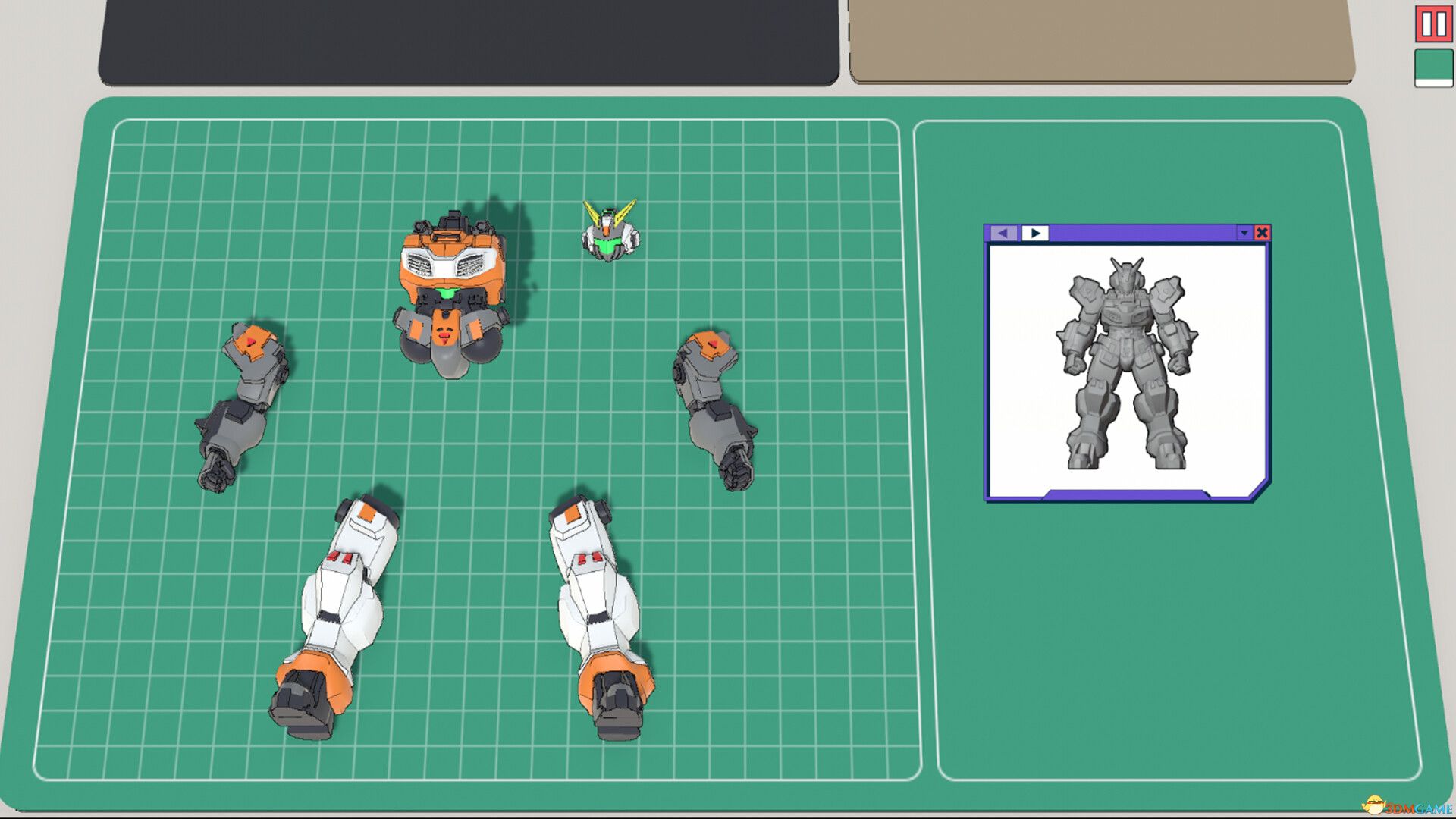
Task: Close the reference image window
Action: pyautogui.click(x=1261, y=234)
